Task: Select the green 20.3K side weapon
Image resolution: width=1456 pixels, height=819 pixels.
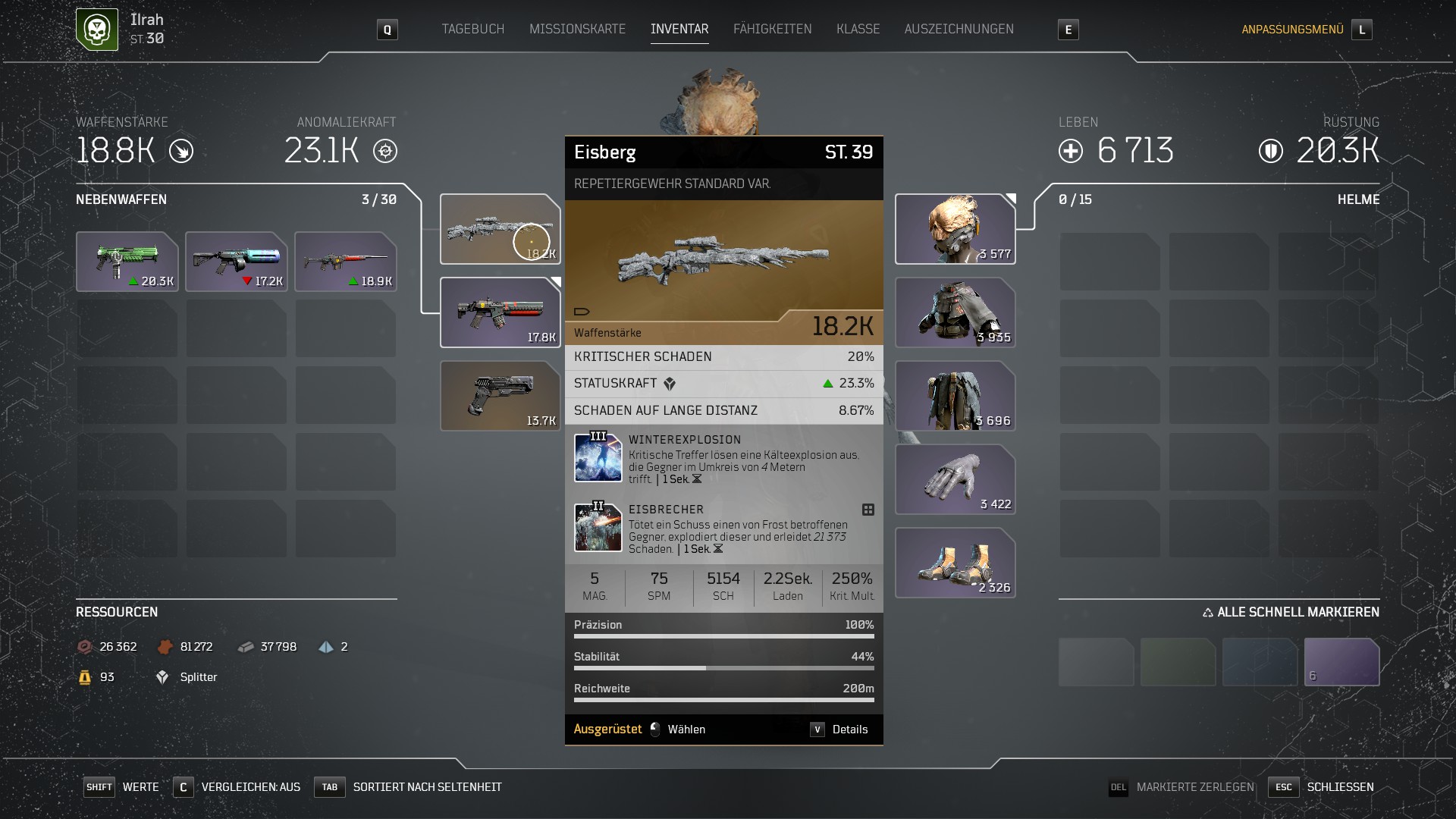Action: click(x=127, y=262)
